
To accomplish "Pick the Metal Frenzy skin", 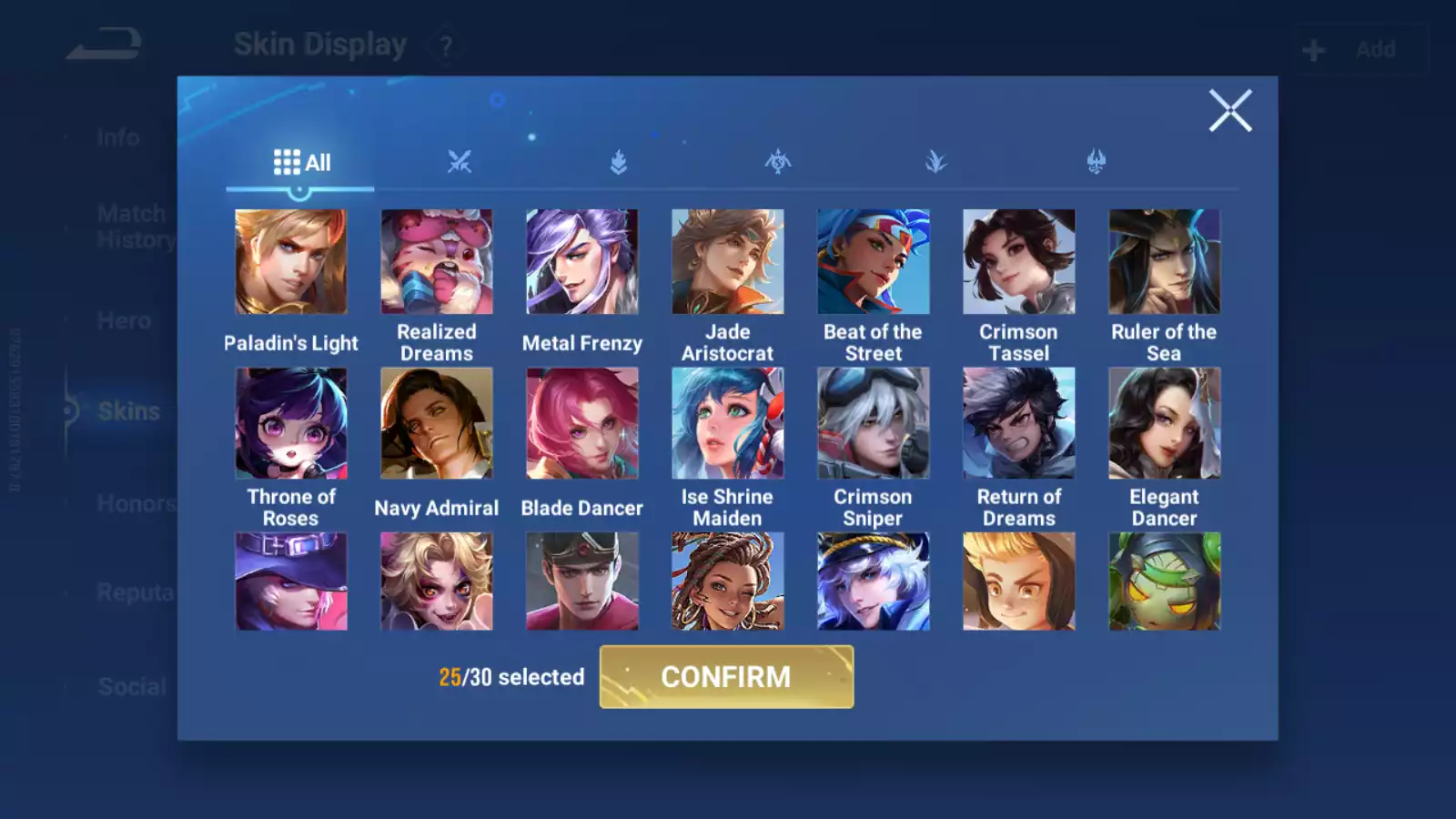I will (x=582, y=262).
